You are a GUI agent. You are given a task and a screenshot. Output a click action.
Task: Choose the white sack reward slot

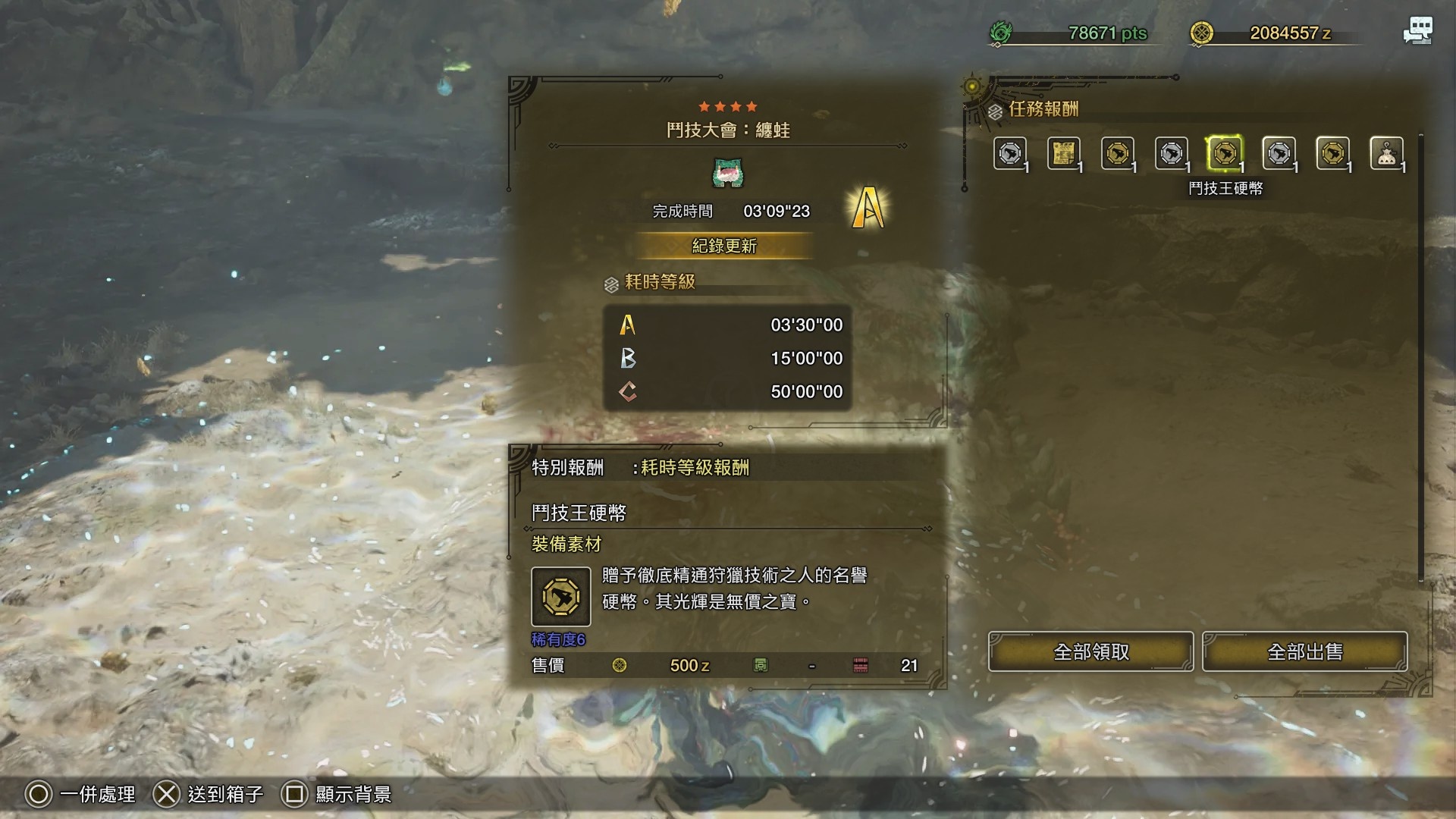[x=1386, y=154]
